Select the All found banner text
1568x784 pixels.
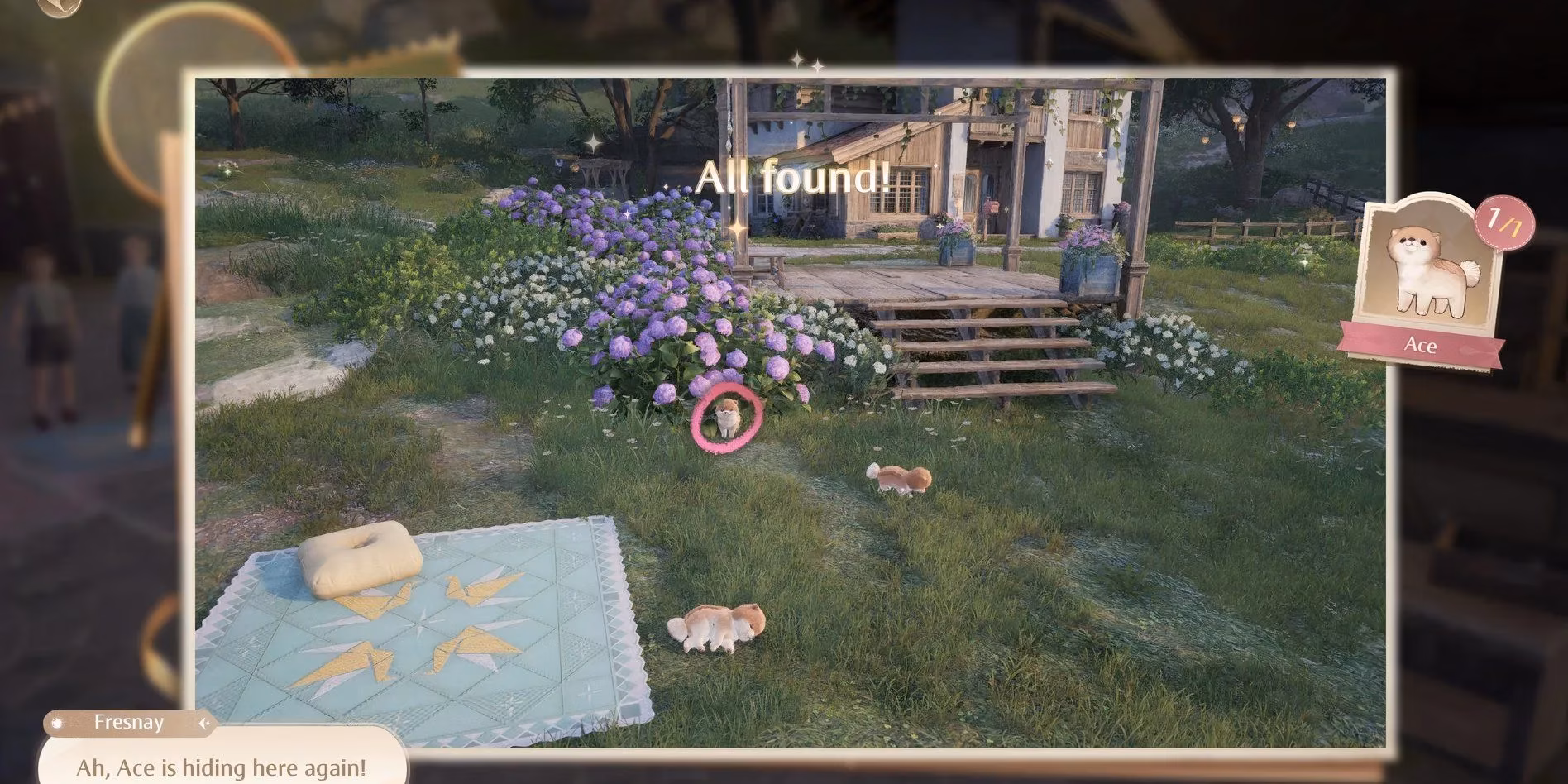[x=796, y=175]
